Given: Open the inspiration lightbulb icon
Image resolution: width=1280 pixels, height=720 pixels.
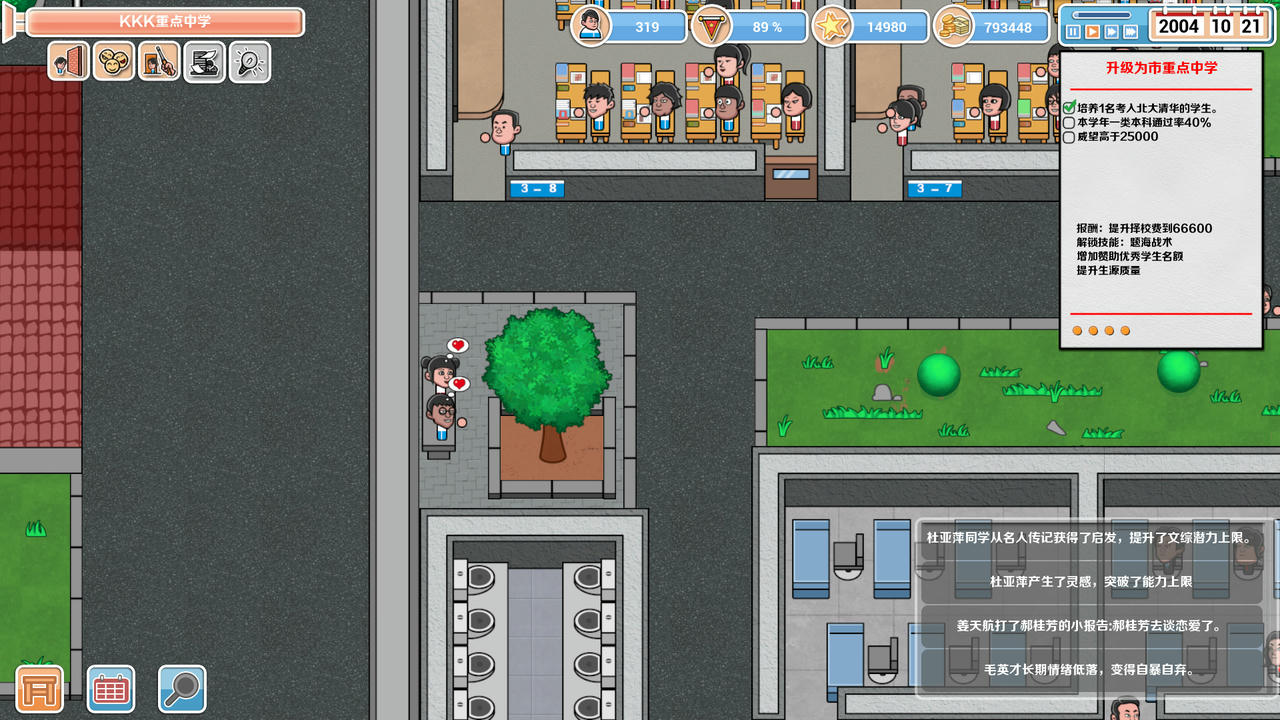Looking at the screenshot, I should [x=249, y=61].
